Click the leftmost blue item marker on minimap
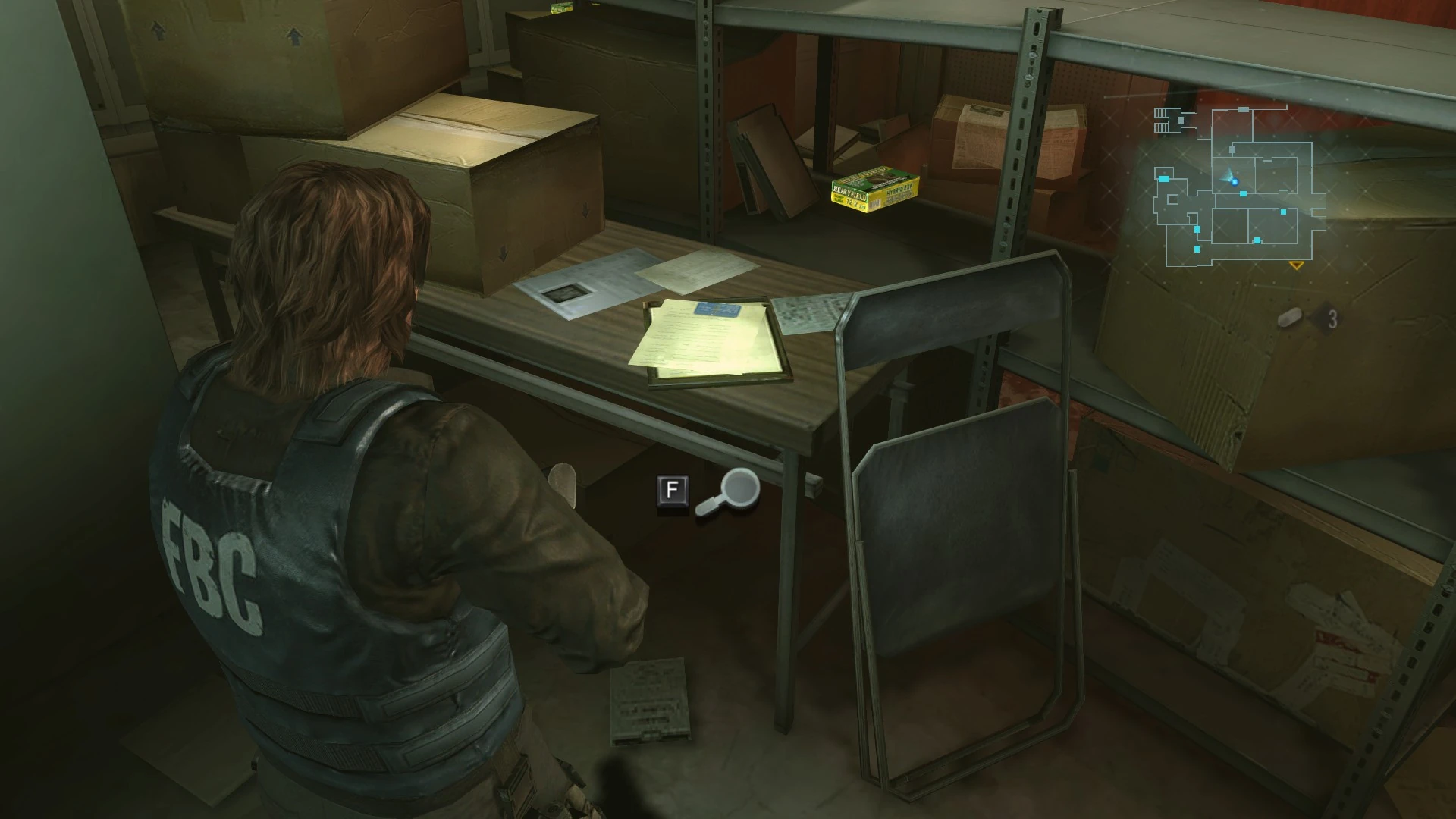The width and height of the screenshot is (1456, 819). click(x=1163, y=179)
